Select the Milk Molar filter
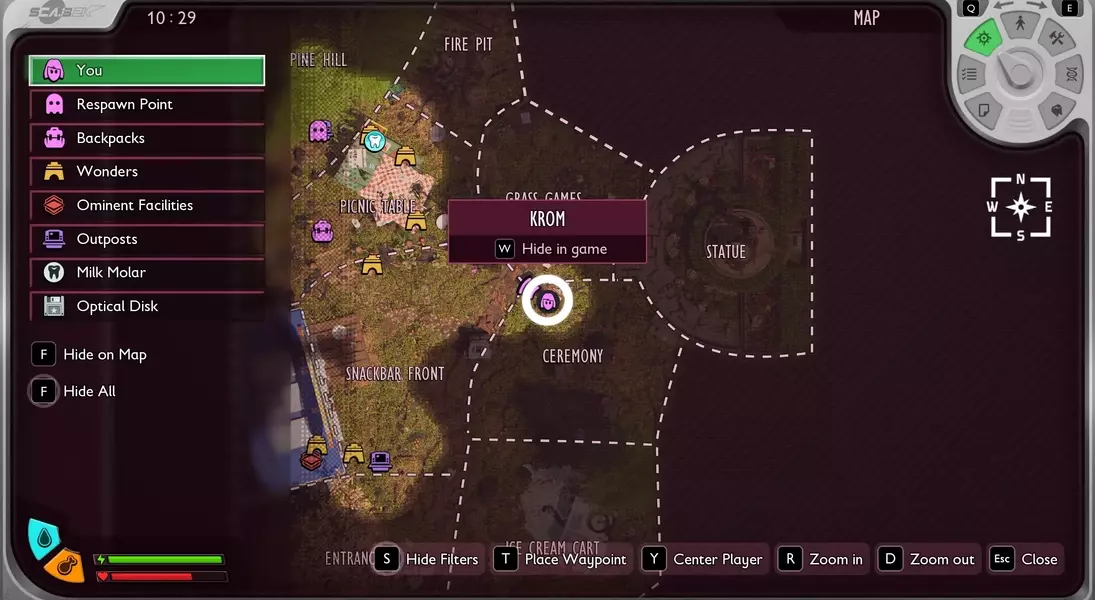This screenshot has height=600, width=1095. pos(146,272)
